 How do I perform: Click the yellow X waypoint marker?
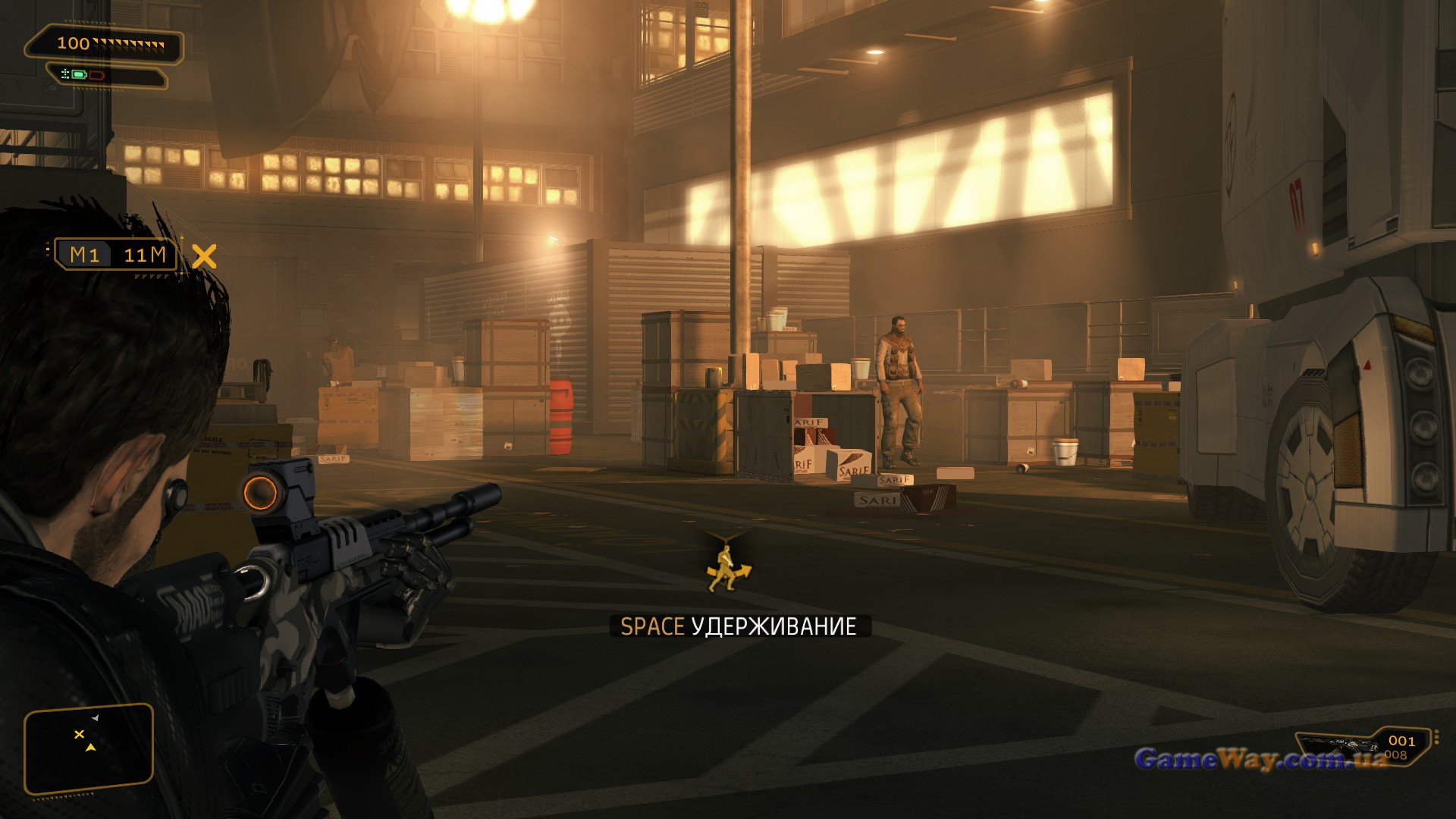tap(204, 256)
